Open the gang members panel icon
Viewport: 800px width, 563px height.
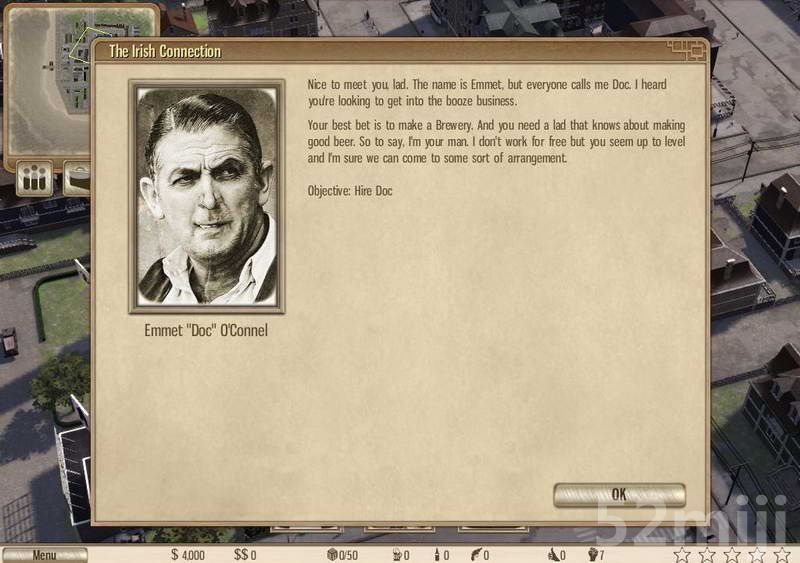click(x=35, y=180)
